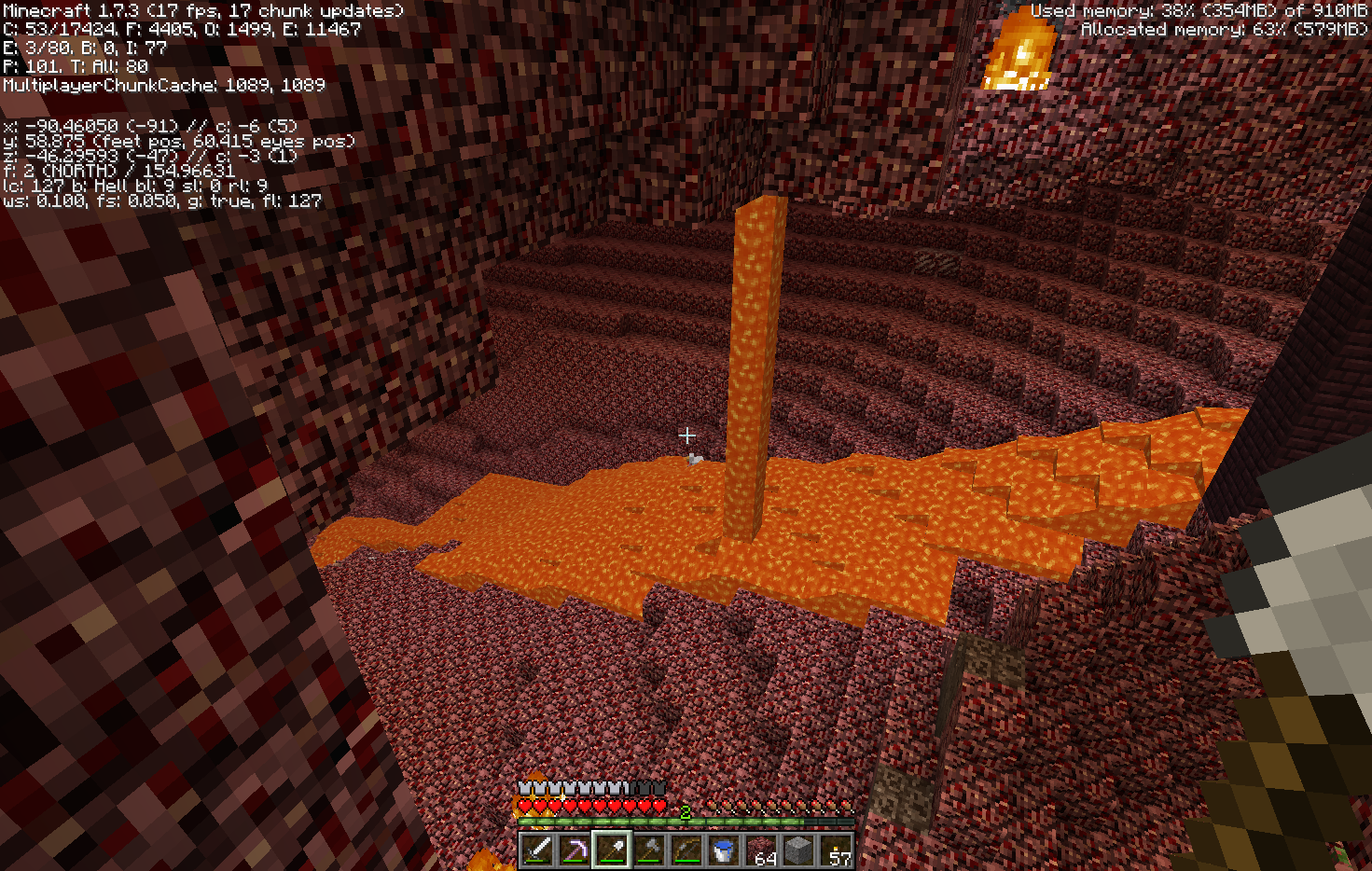Select the iron axe hotbar slot
Screen dimensions: 1372x871
(x=649, y=850)
